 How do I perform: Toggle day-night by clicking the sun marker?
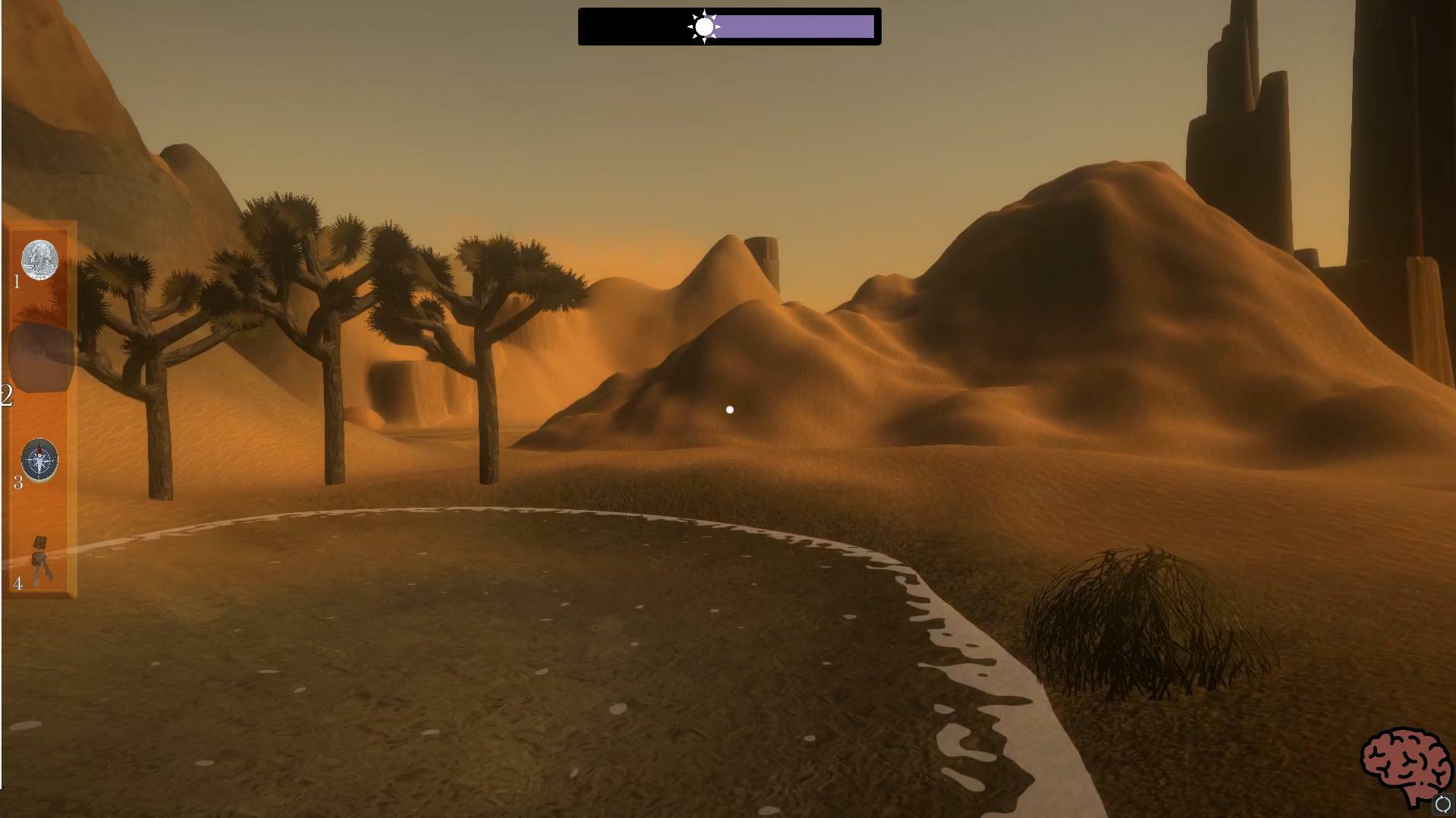[x=704, y=26]
